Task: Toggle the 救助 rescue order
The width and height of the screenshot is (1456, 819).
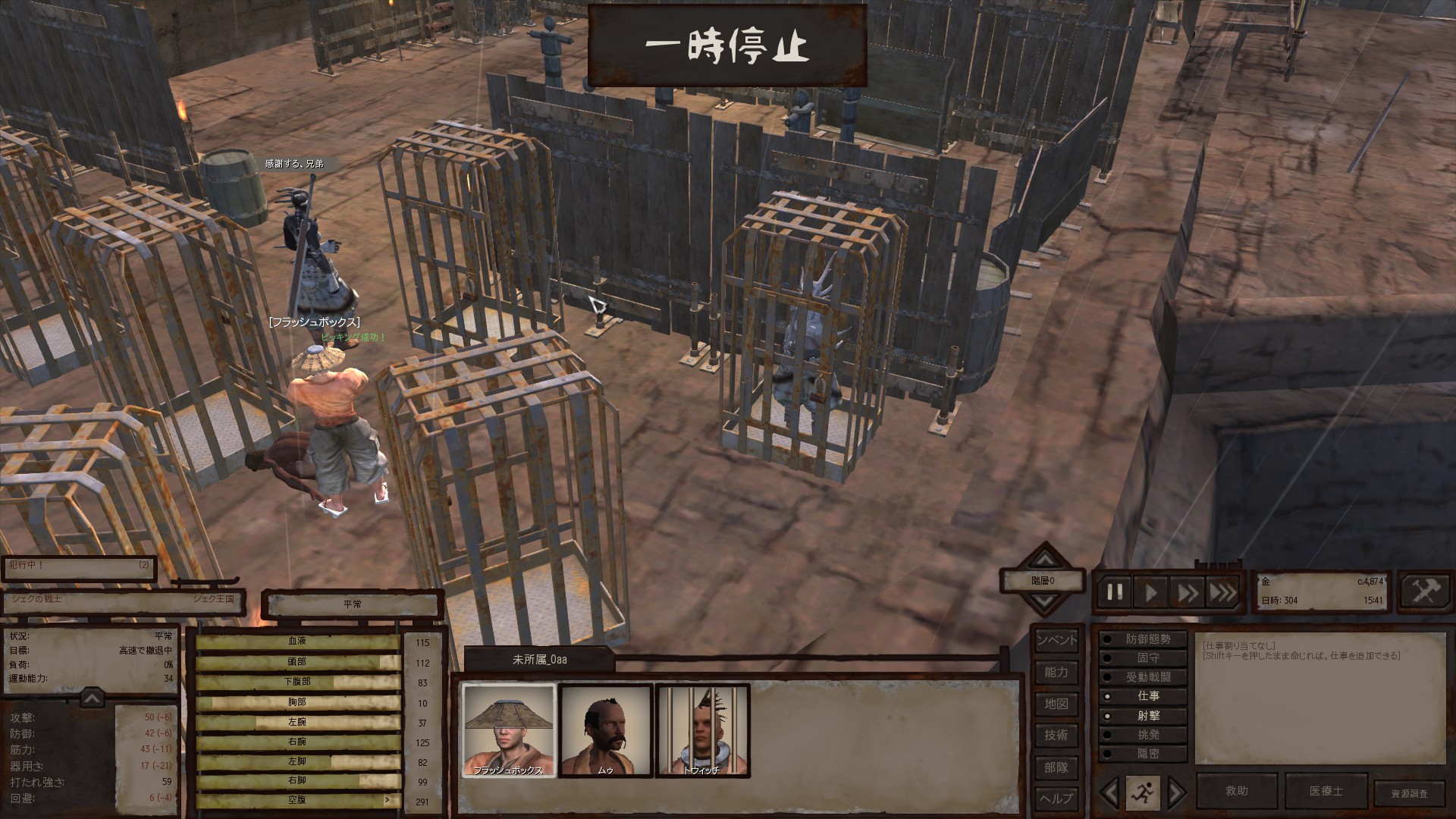Action: pos(1237,791)
